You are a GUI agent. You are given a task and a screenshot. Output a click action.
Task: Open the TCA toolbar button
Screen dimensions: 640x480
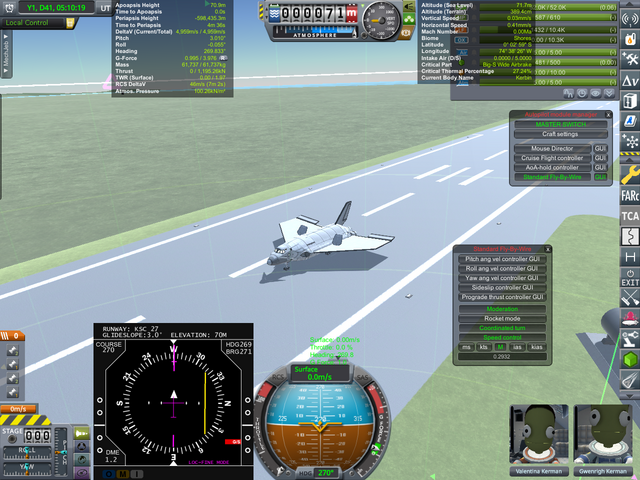click(x=630, y=215)
